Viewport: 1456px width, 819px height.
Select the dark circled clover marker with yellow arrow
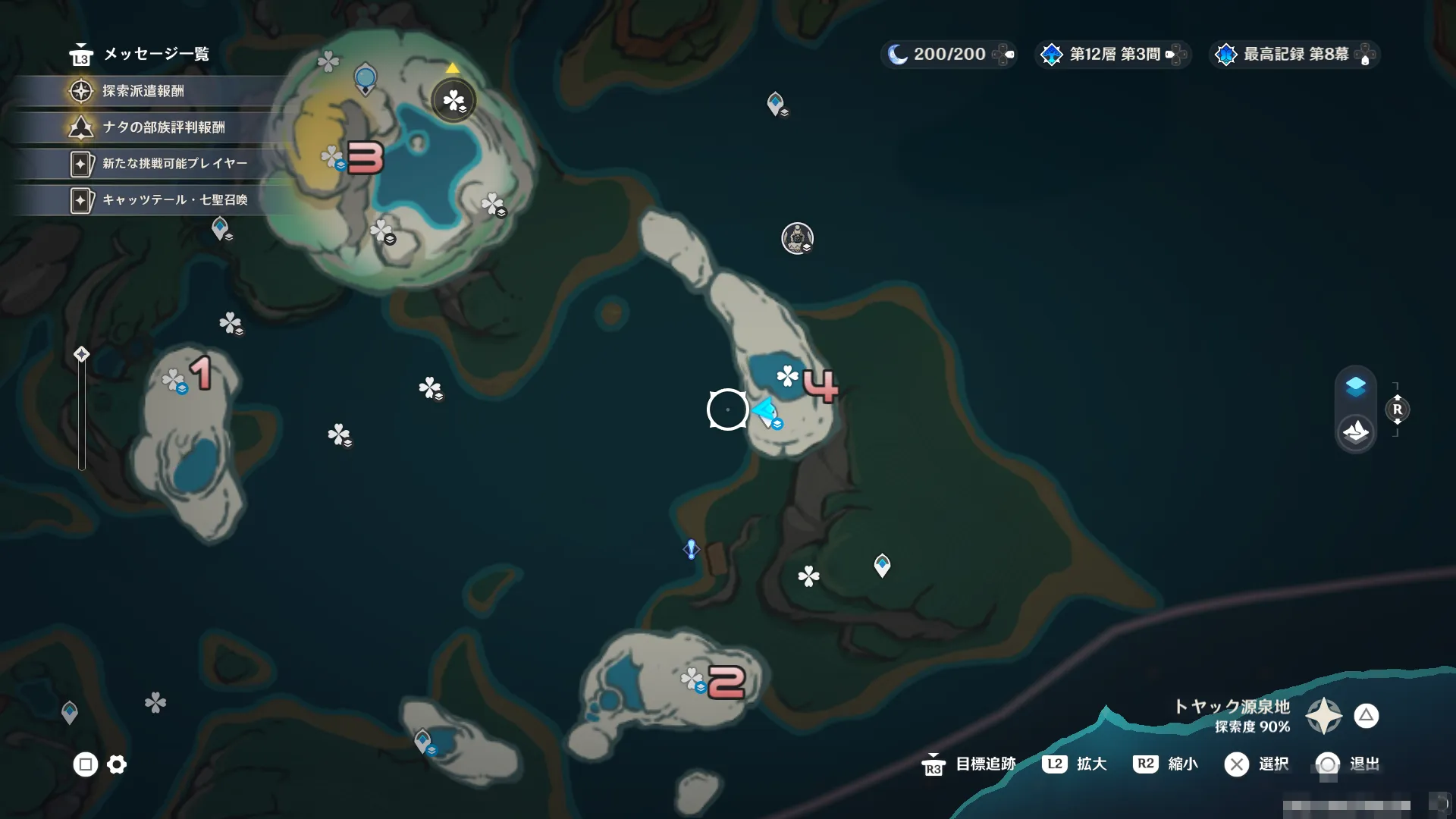[x=453, y=100]
